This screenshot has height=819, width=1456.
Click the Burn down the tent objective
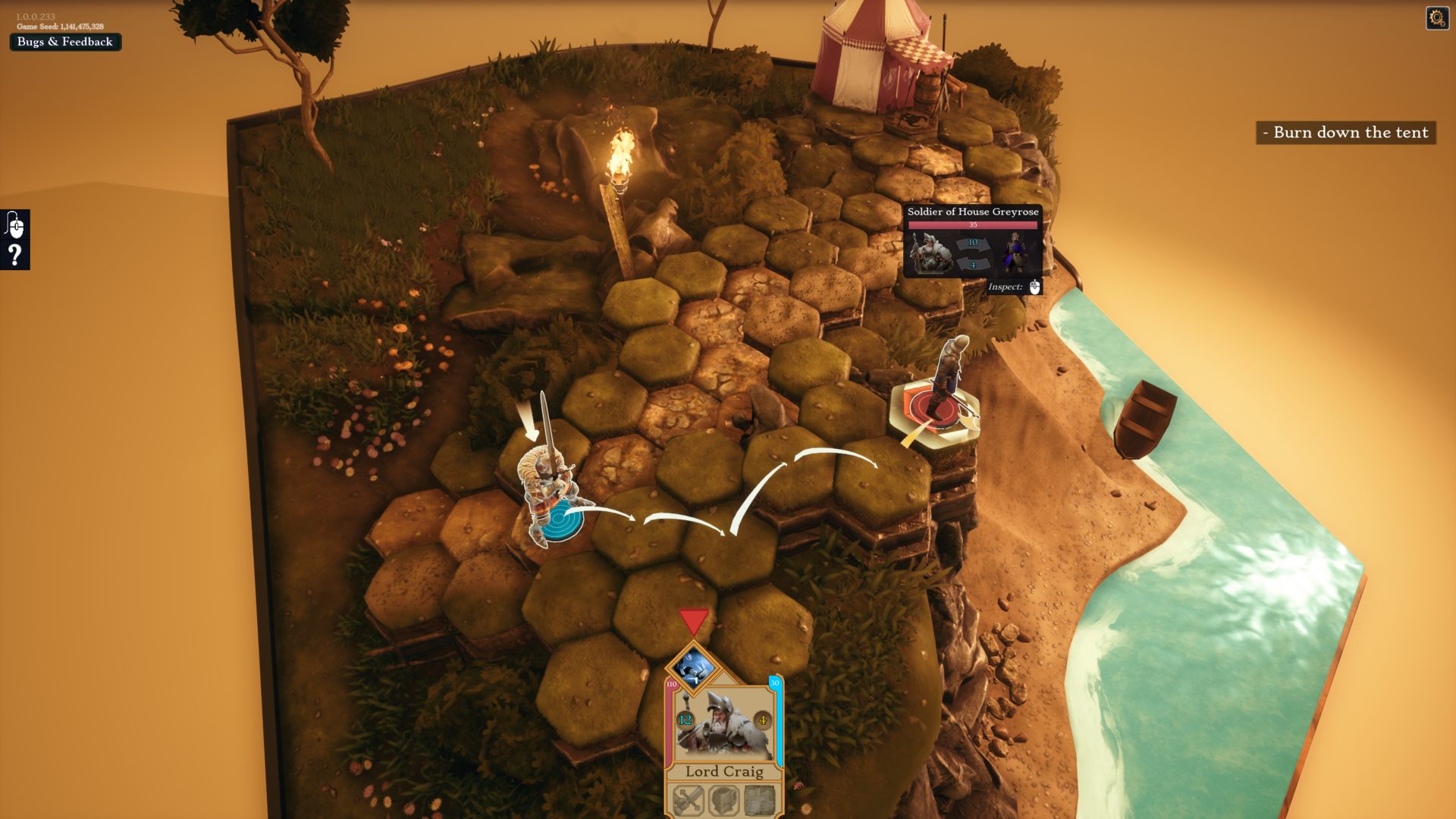tap(1346, 133)
